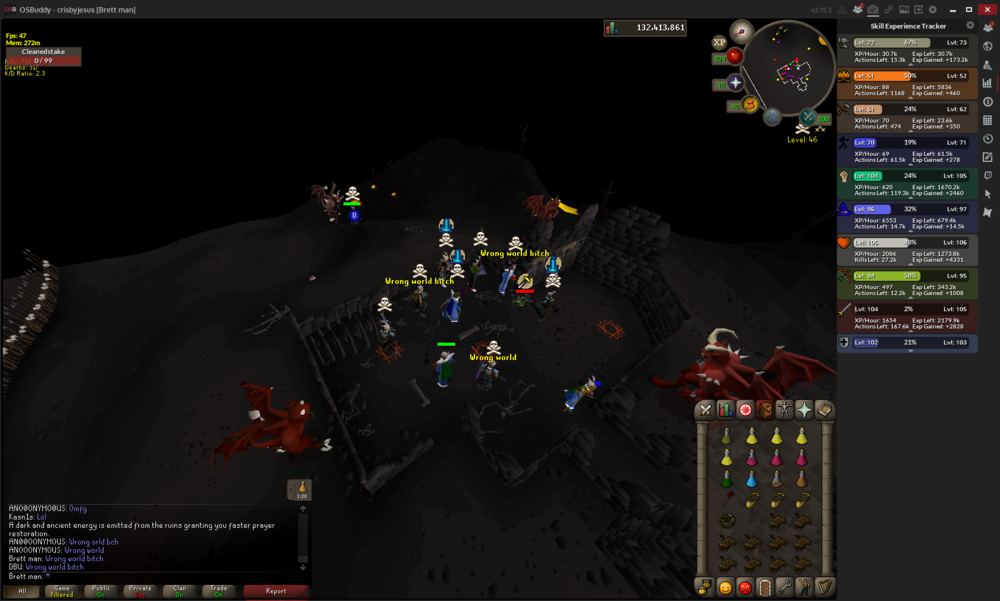The image size is (1000, 601).
Task: Activate quick prayers orb
Action: point(735,83)
